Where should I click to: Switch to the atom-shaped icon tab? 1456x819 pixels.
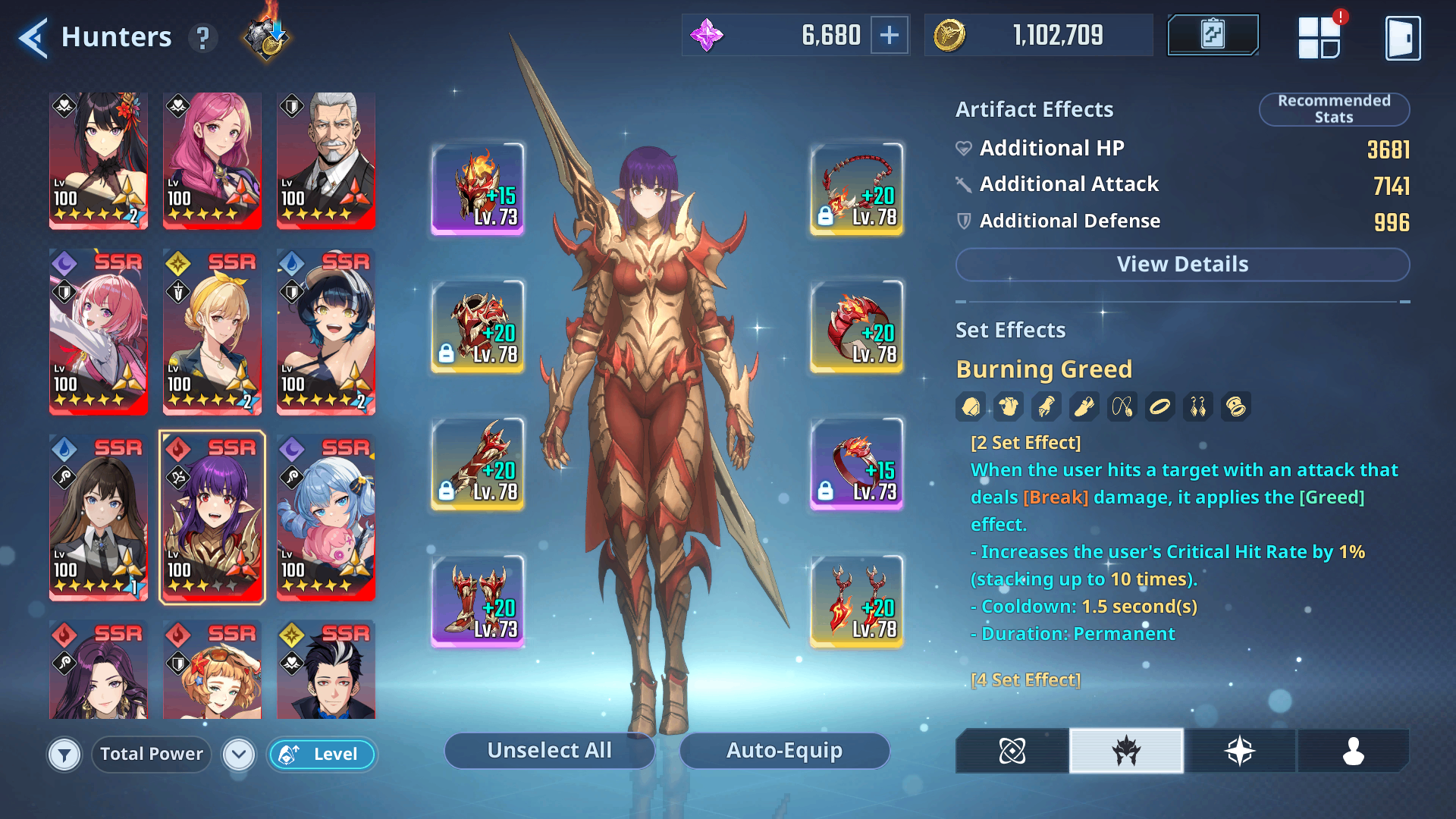coord(1012,751)
